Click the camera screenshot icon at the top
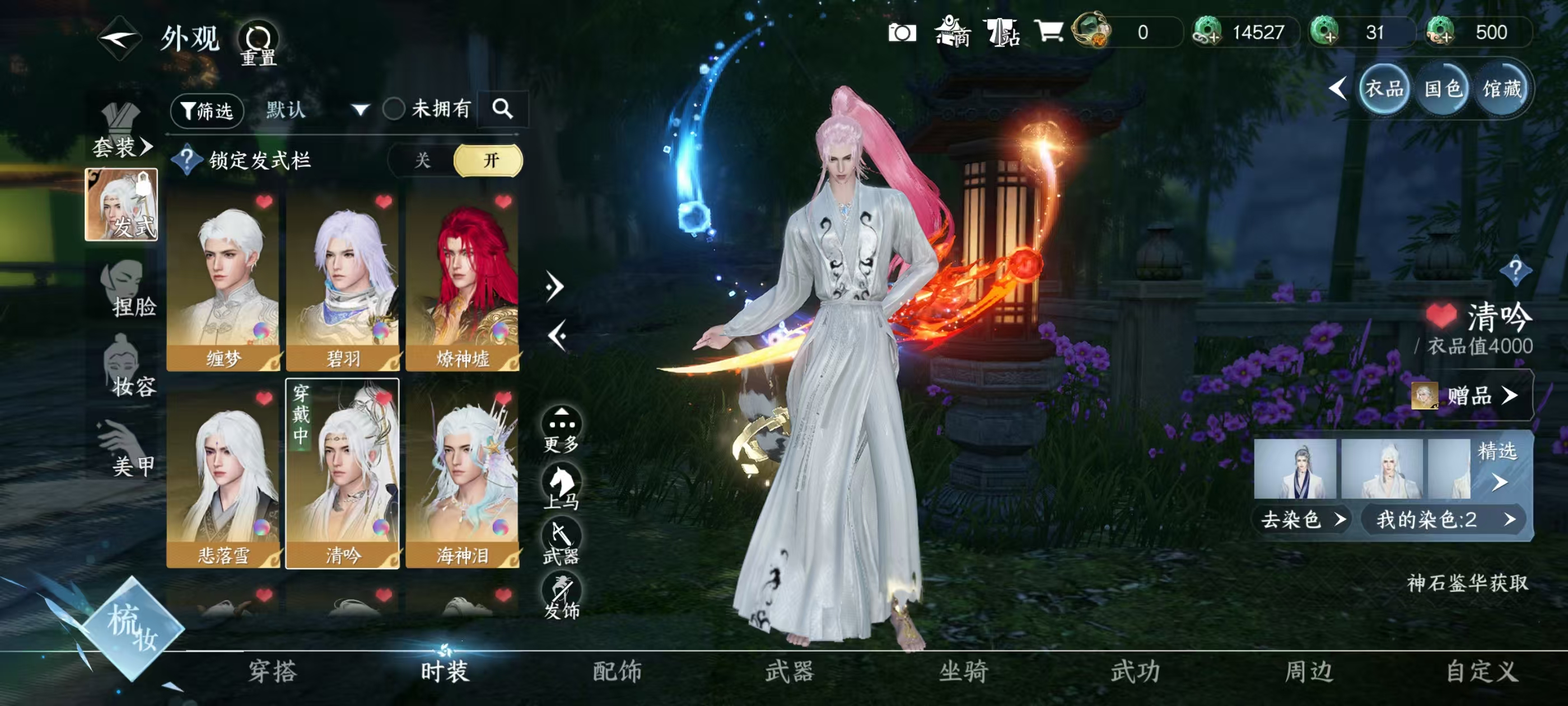The height and width of the screenshot is (706, 1568). pos(902,32)
